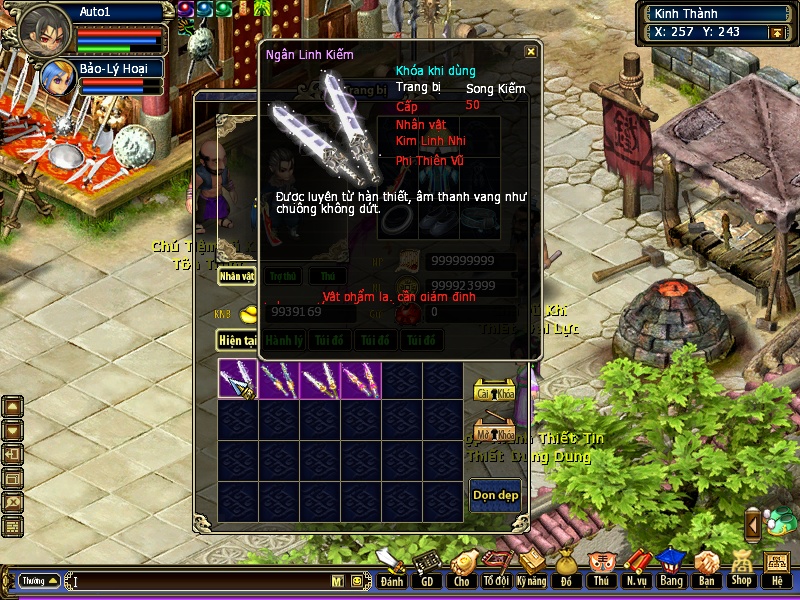Click the Mở Khóa unlock button
The height and width of the screenshot is (600, 800).
tap(494, 434)
